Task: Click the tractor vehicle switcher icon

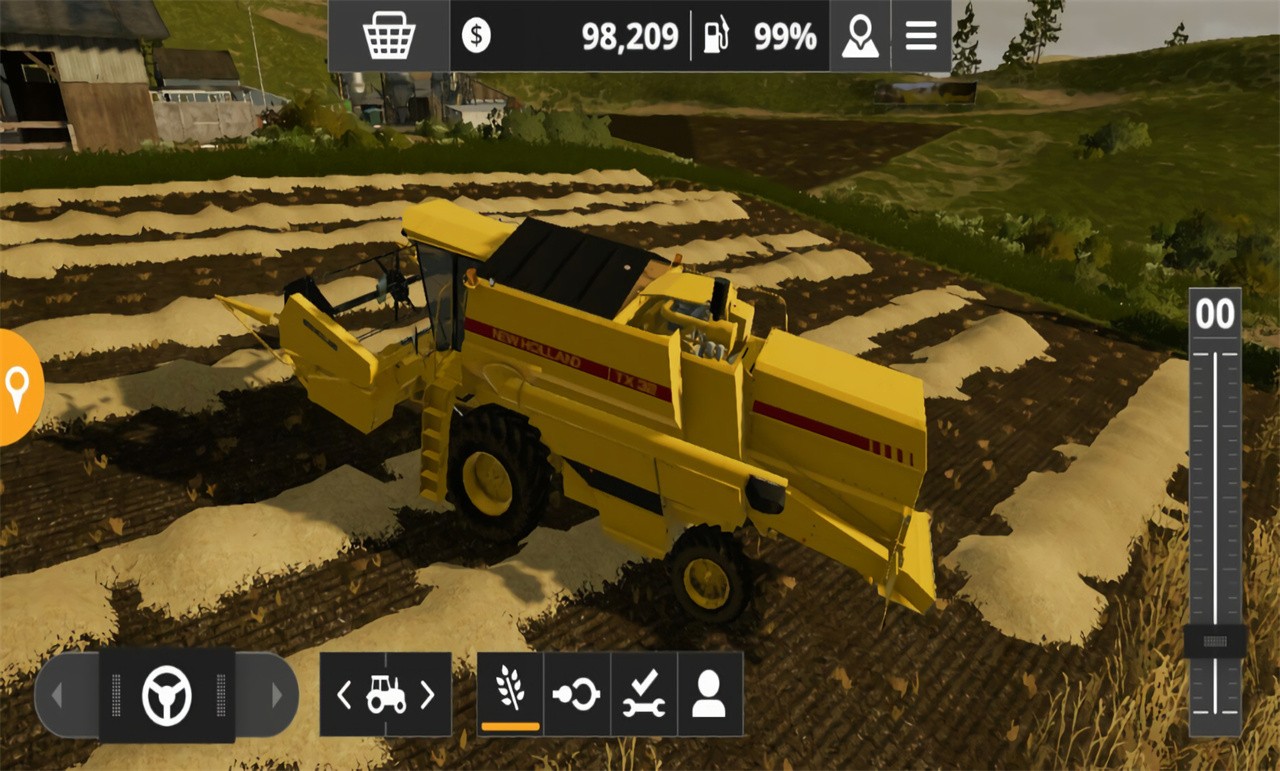Action: point(385,692)
